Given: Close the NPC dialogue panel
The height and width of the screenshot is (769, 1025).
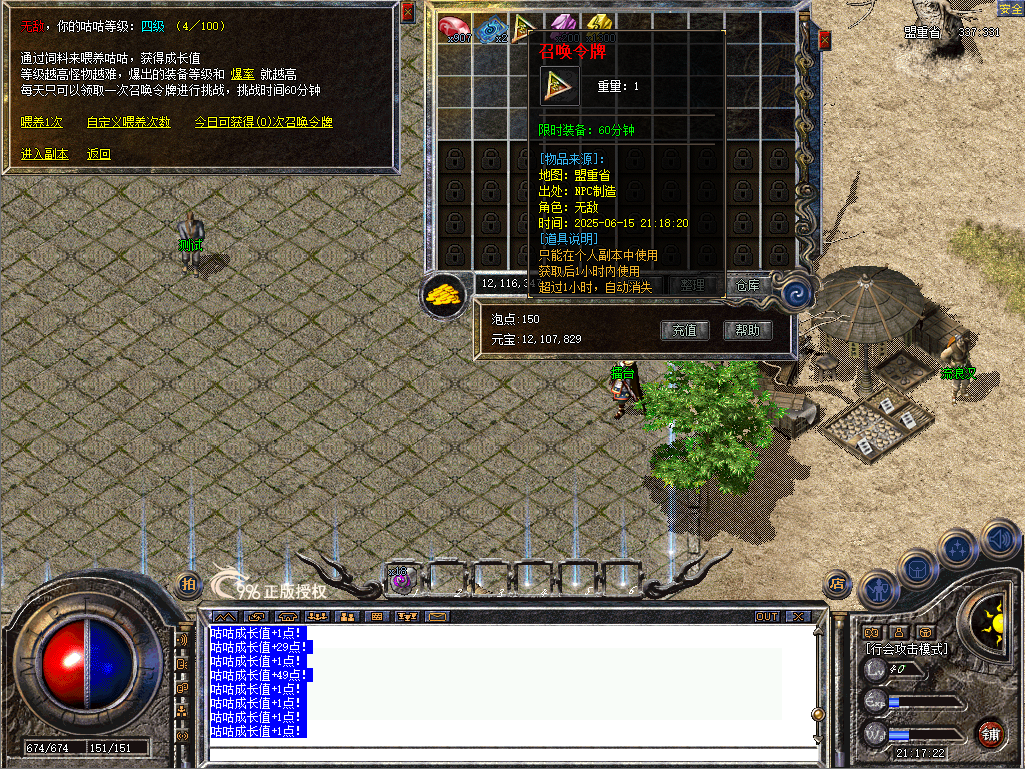Looking at the screenshot, I should point(407,13).
